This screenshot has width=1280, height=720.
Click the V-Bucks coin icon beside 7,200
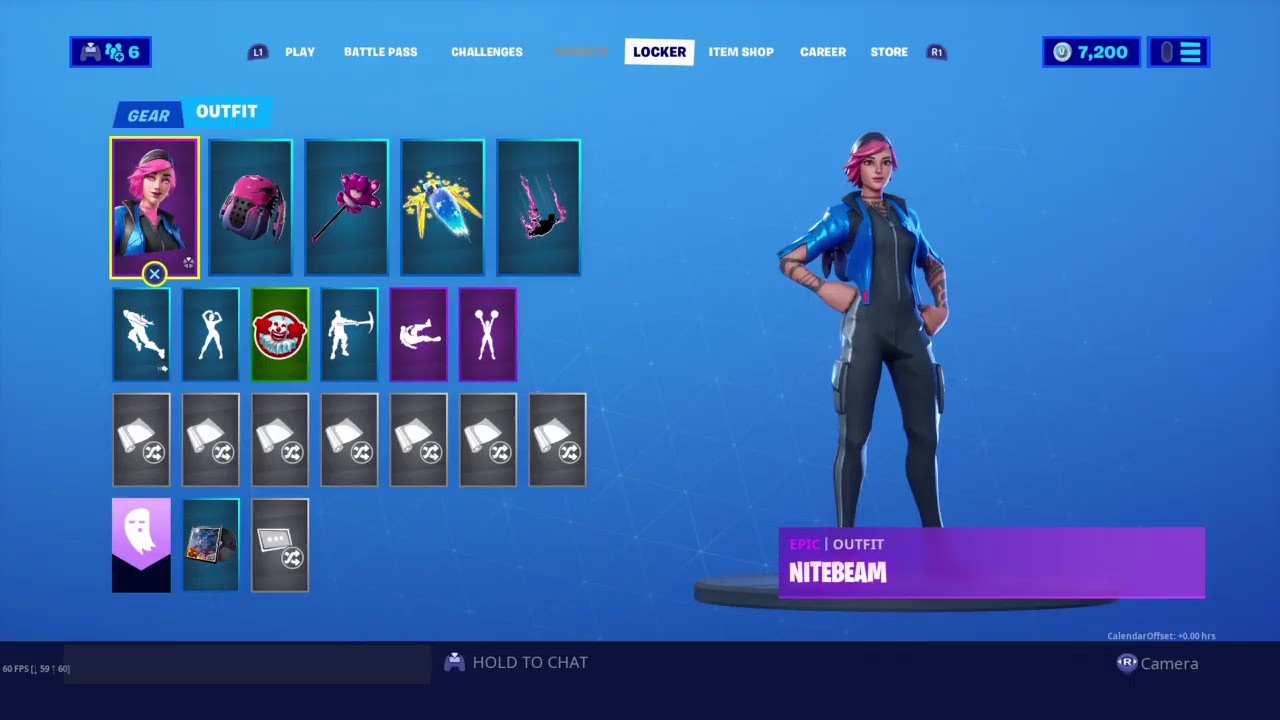(x=1064, y=52)
